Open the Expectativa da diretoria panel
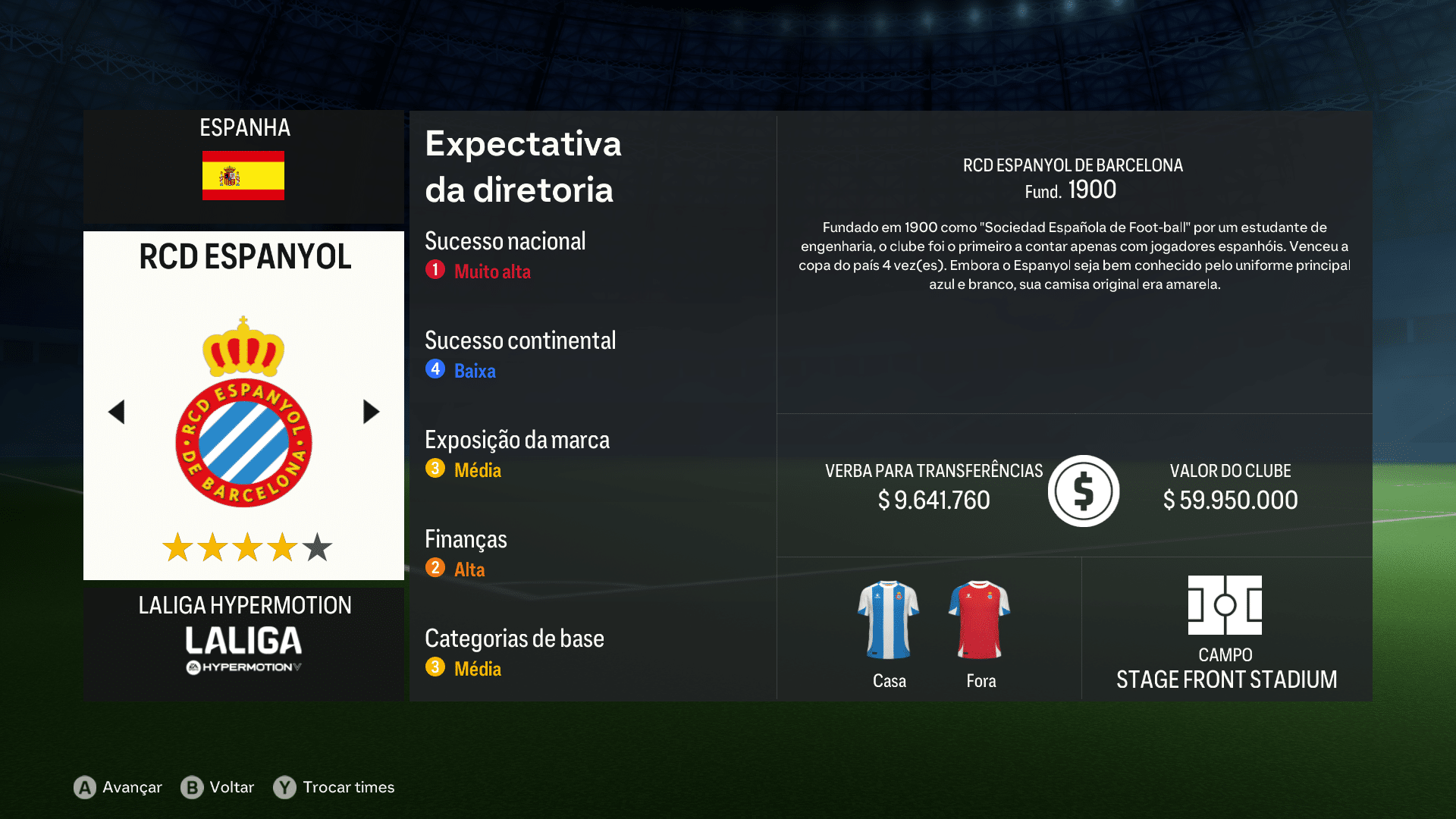1456x819 pixels. [x=523, y=167]
